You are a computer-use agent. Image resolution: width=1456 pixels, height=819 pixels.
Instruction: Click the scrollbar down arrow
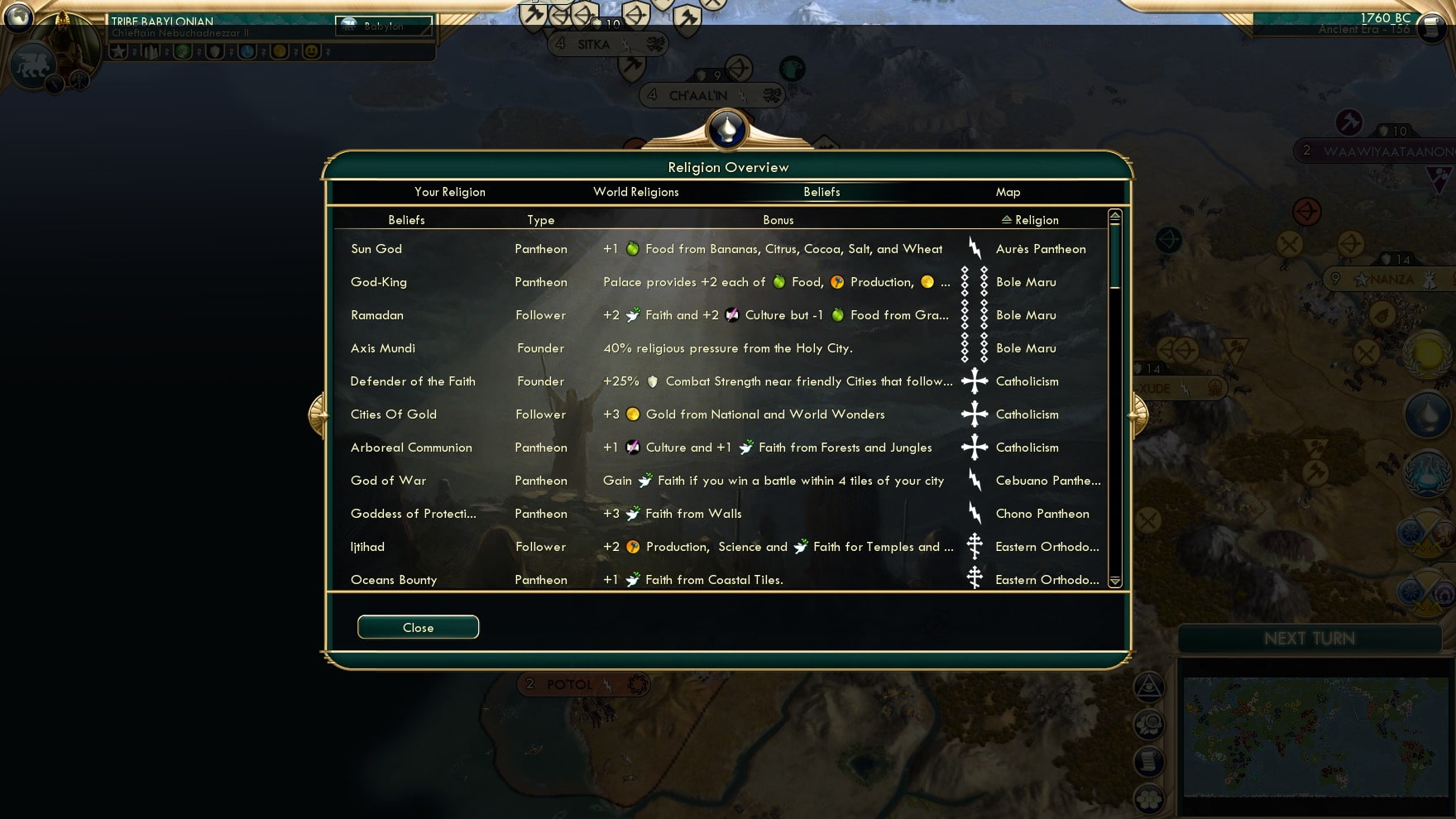1114,582
